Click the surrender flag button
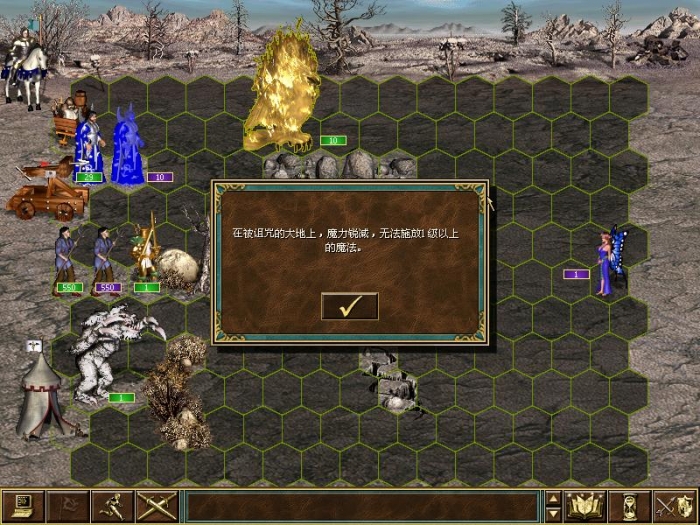This screenshot has height=525, width=700. coord(67,507)
